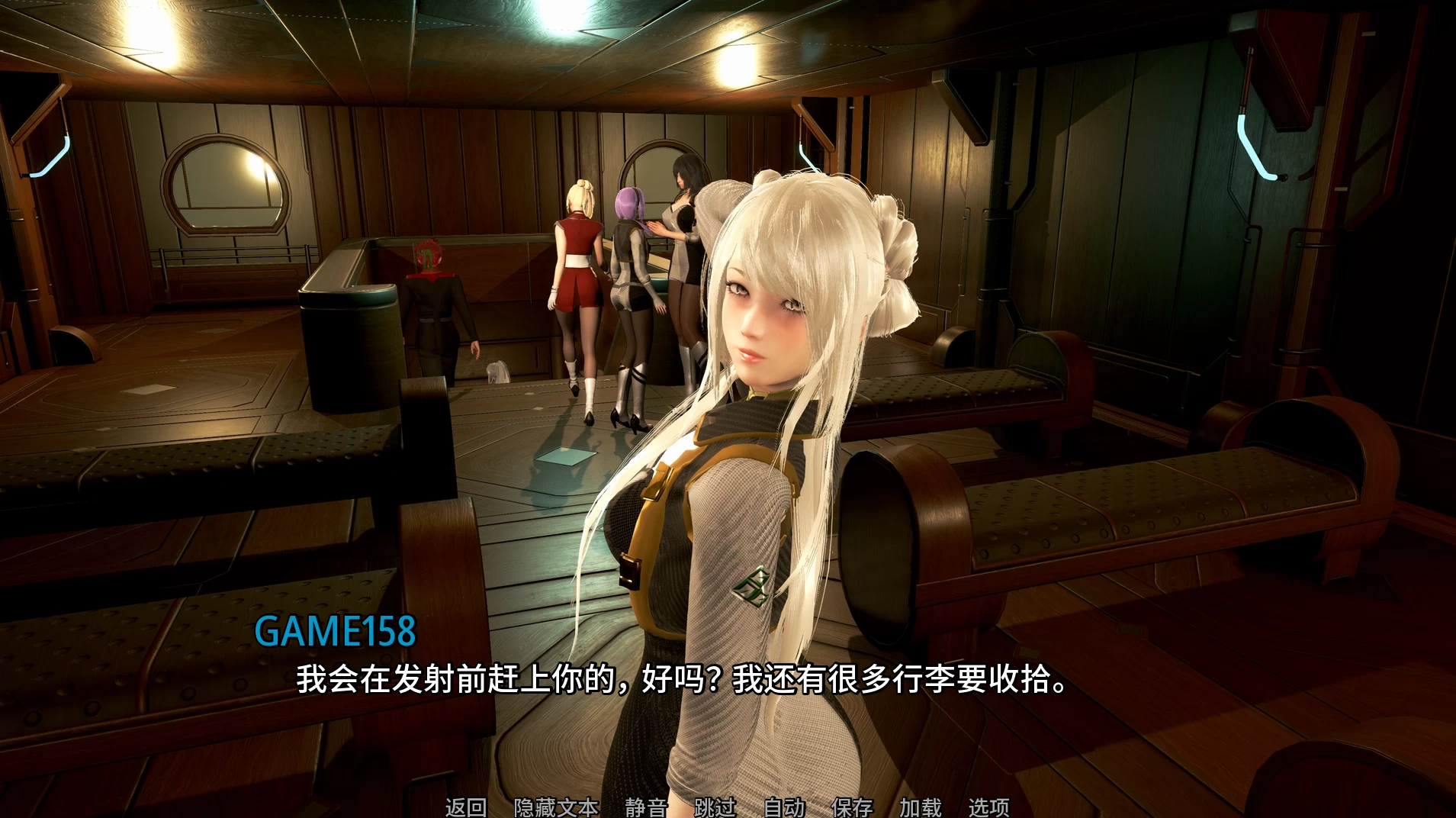Open game settings through 选项
The height and width of the screenshot is (818, 1456).
(x=989, y=806)
